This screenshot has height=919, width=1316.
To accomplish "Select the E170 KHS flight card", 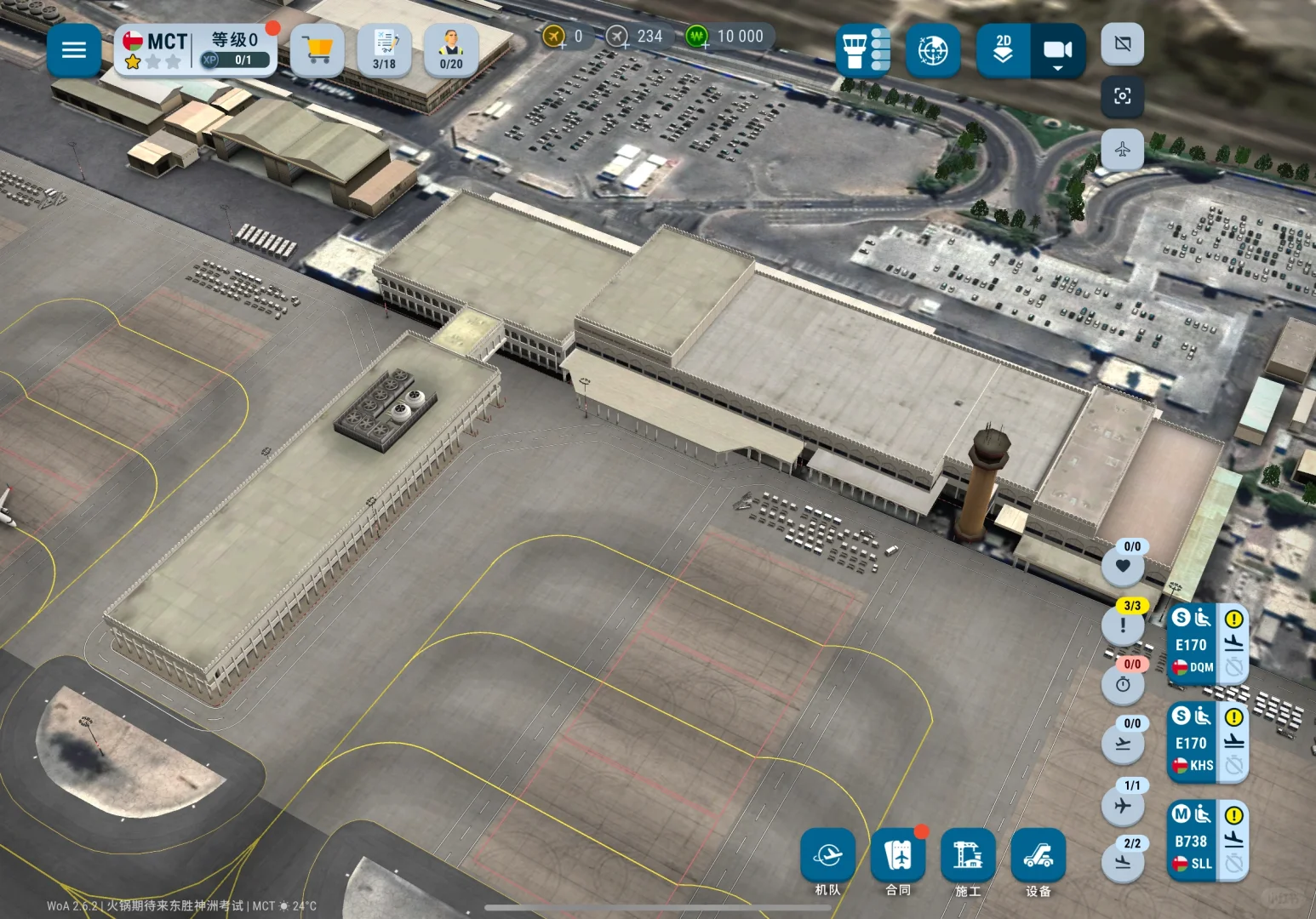I will pyautogui.click(x=1193, y=742).
